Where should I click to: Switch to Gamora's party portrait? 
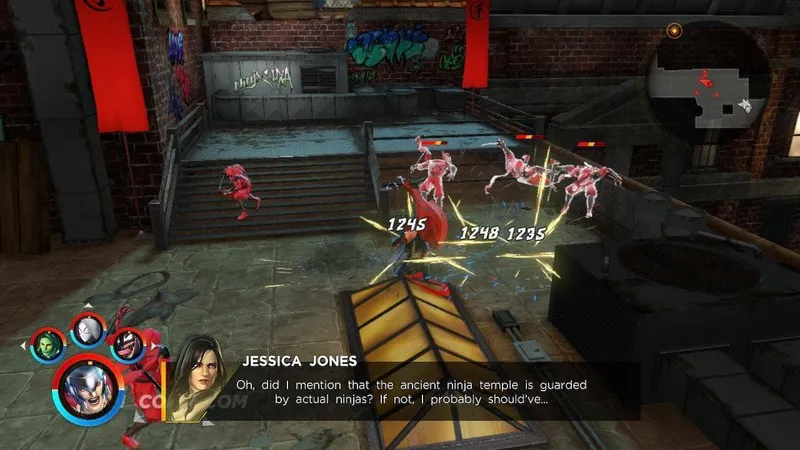pos(47,343)
